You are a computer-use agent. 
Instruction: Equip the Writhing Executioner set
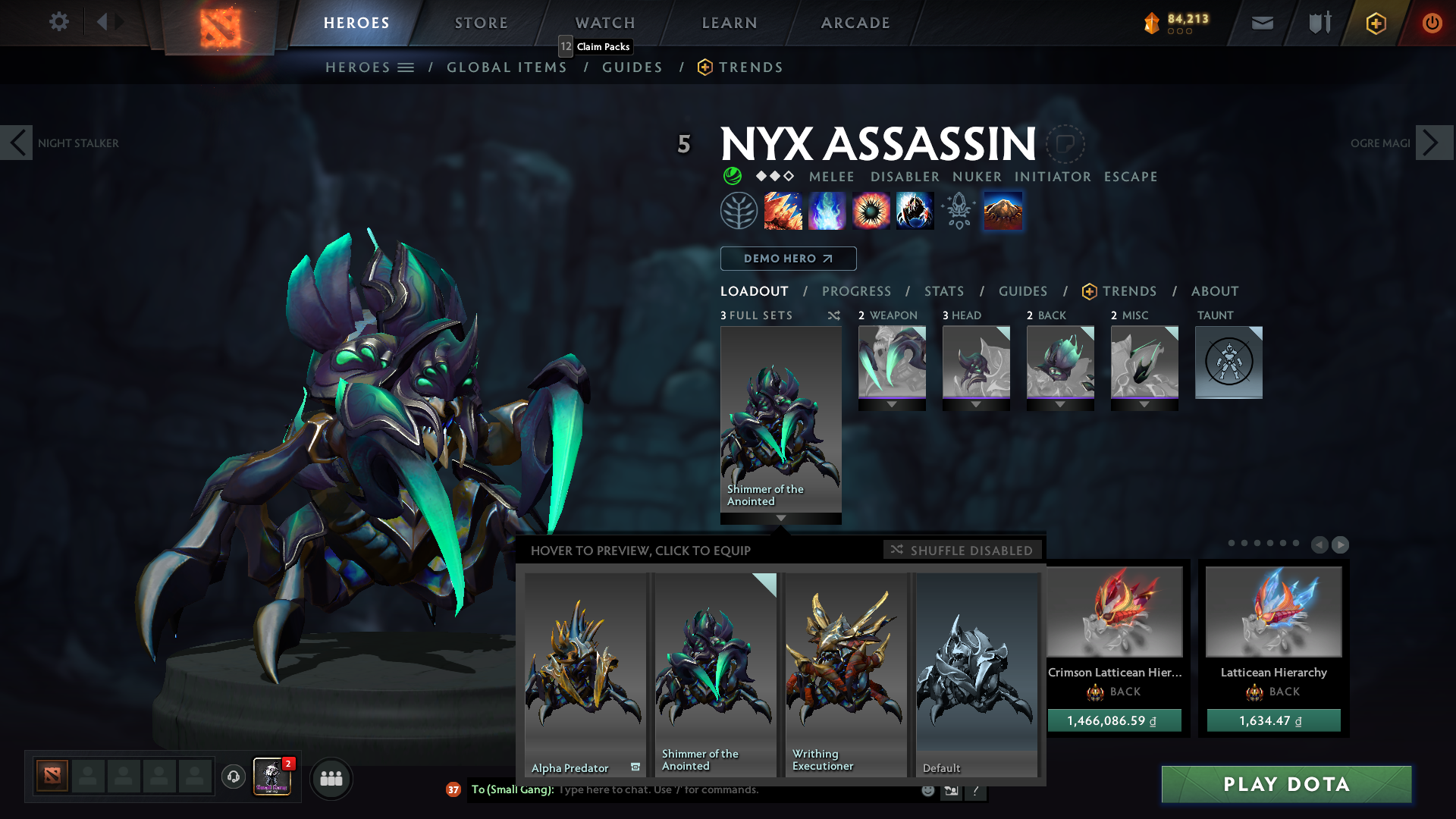(845, 673)
